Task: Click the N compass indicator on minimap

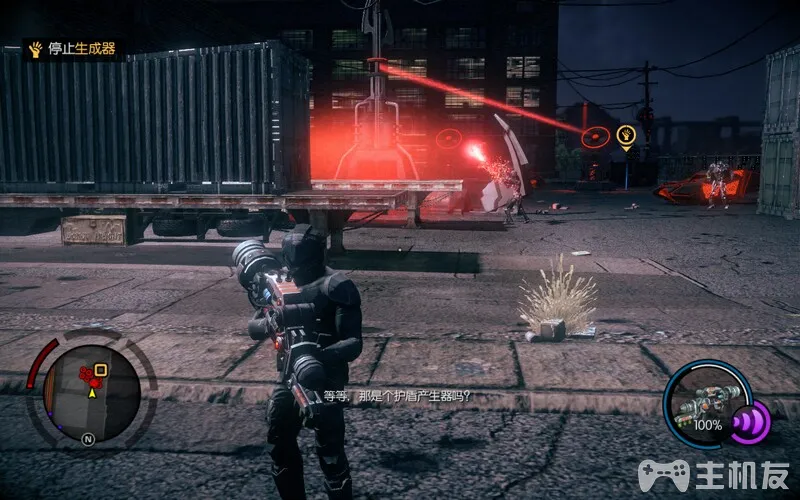Action: point(88,438)
